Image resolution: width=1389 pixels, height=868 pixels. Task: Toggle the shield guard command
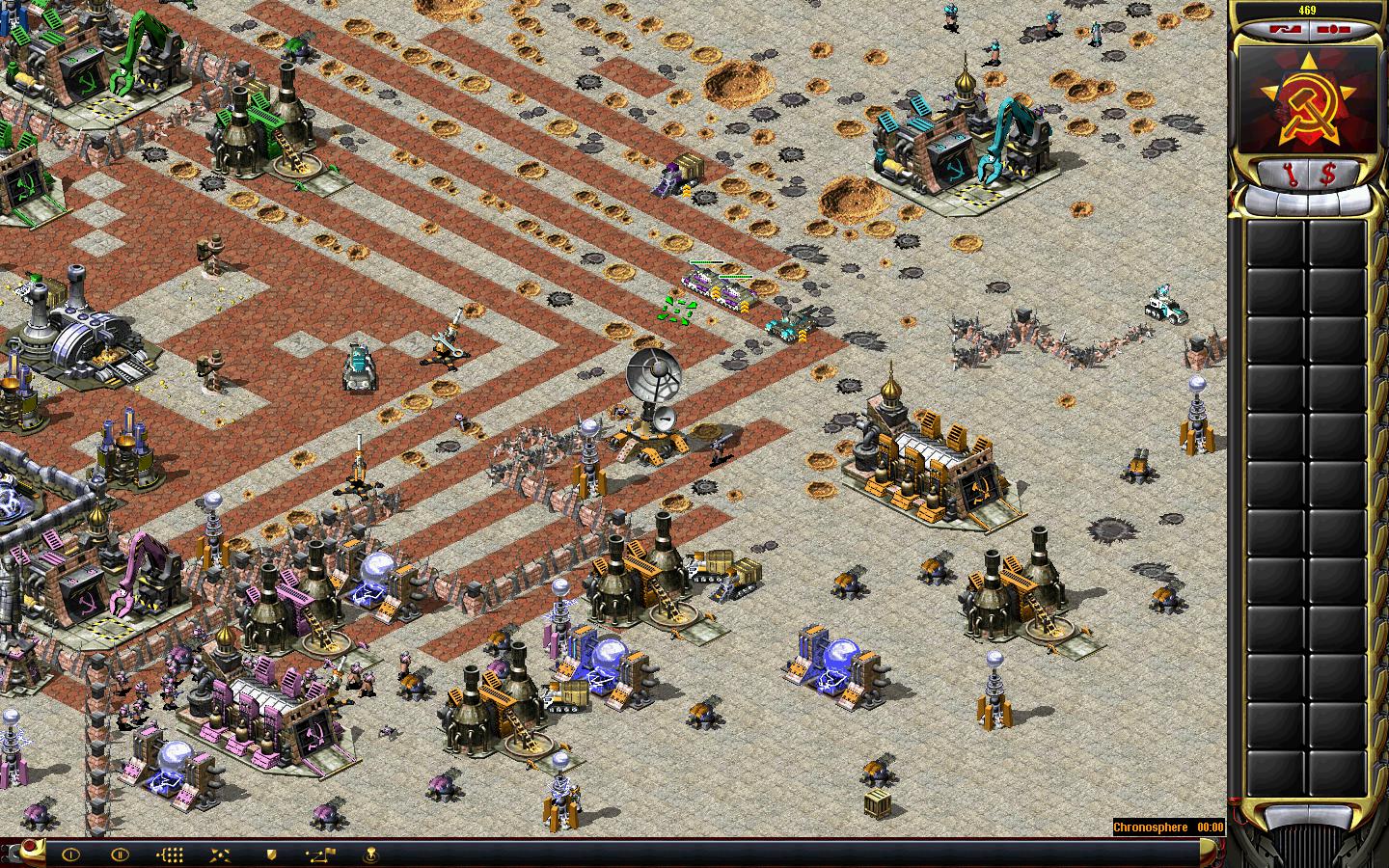click(x=271, y=854)
